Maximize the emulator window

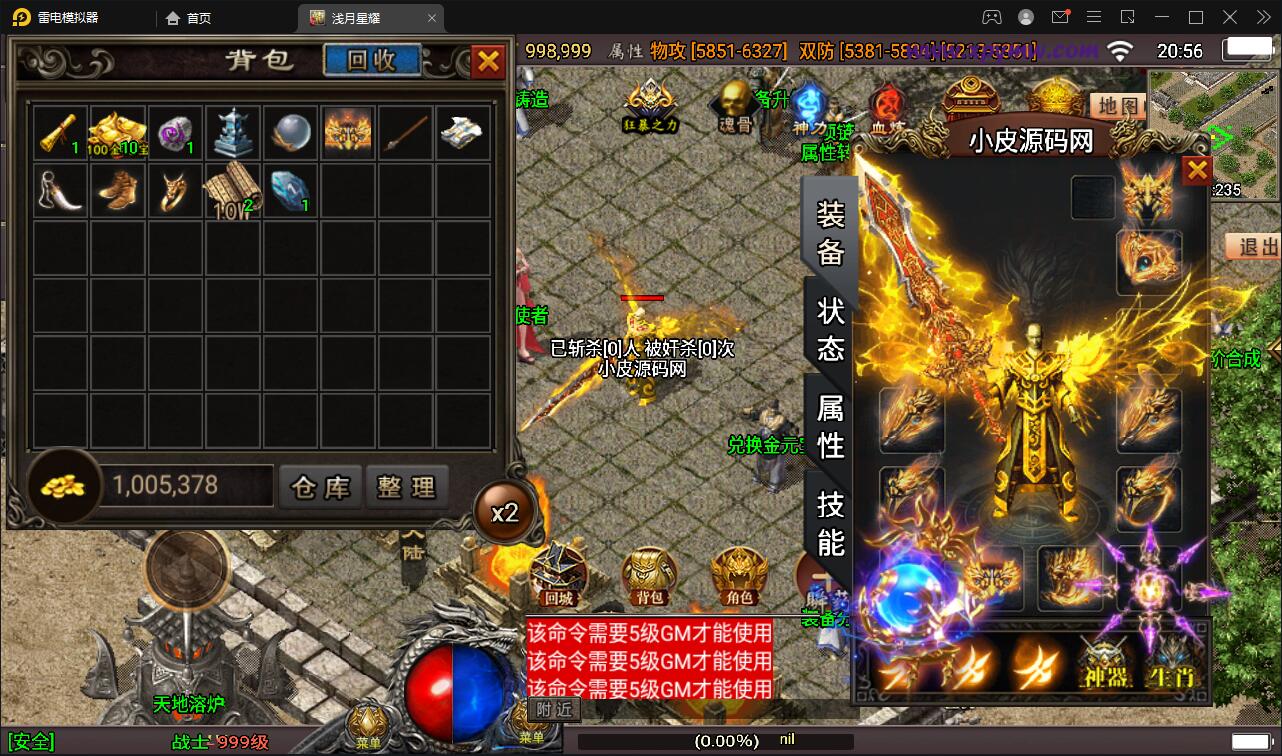pyautogui.click(x=1195, y=17)
